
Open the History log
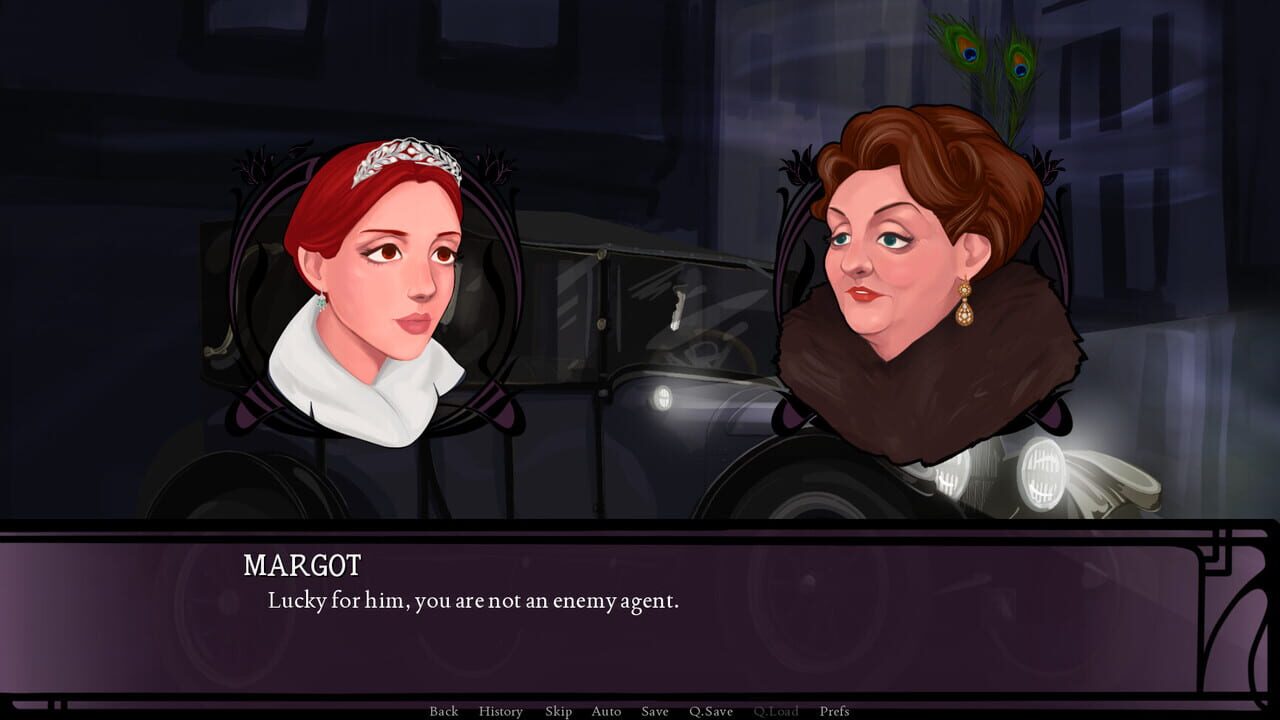(503, 711)
